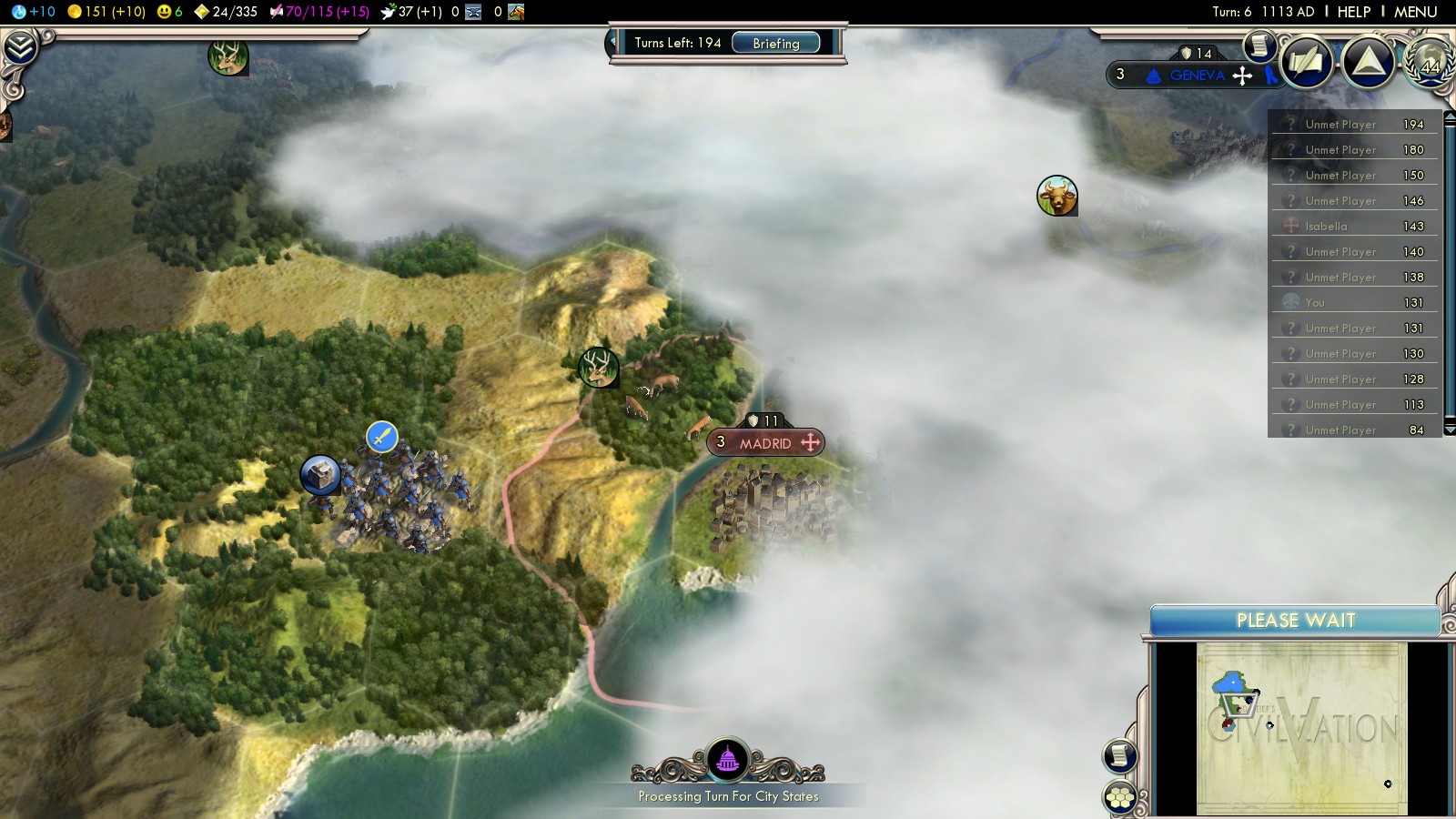Open the HELP Civilopedia link

(x=1353, y=12)
